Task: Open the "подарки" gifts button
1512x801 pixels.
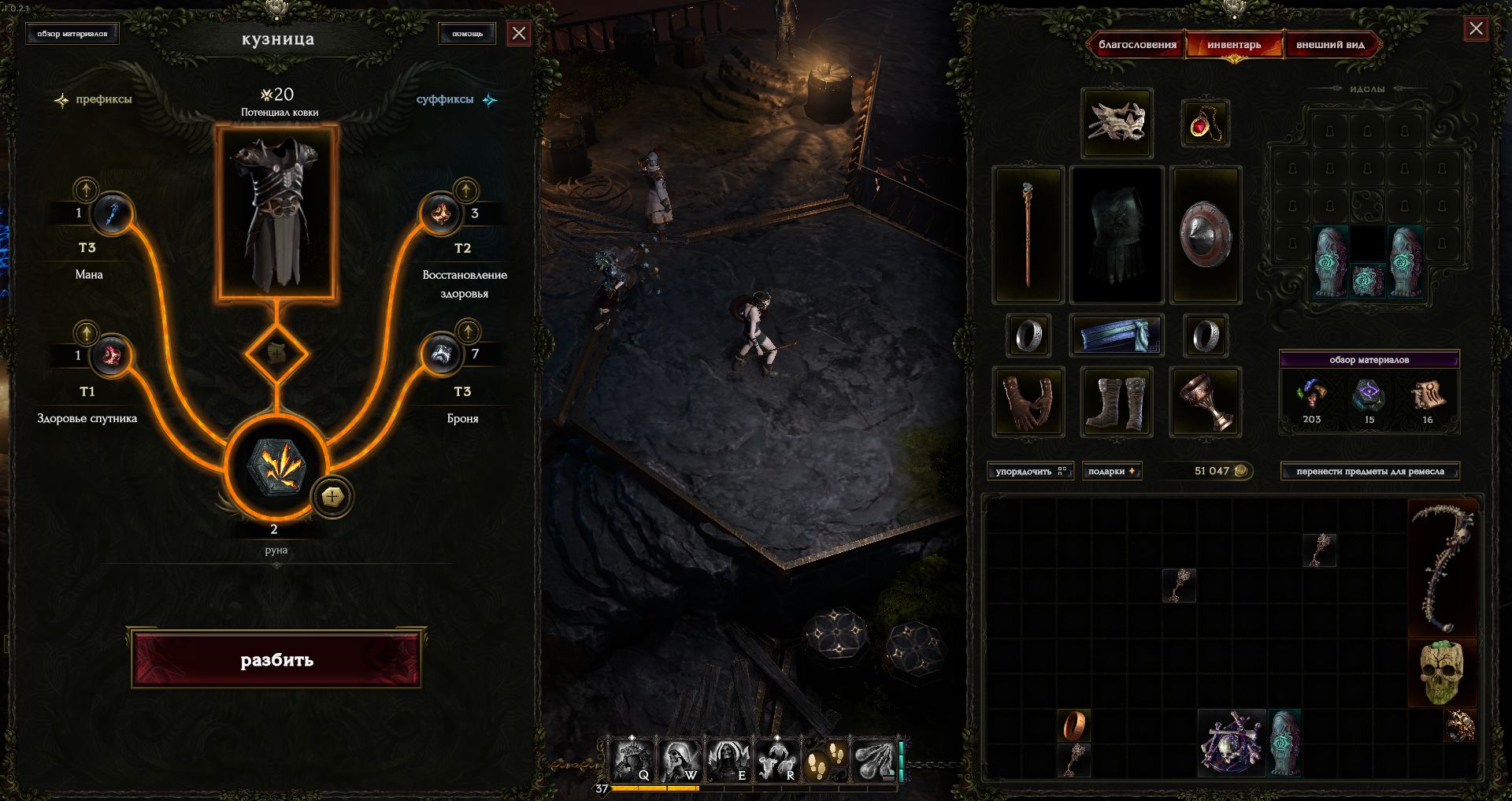Action: [x=1111, y=471]
